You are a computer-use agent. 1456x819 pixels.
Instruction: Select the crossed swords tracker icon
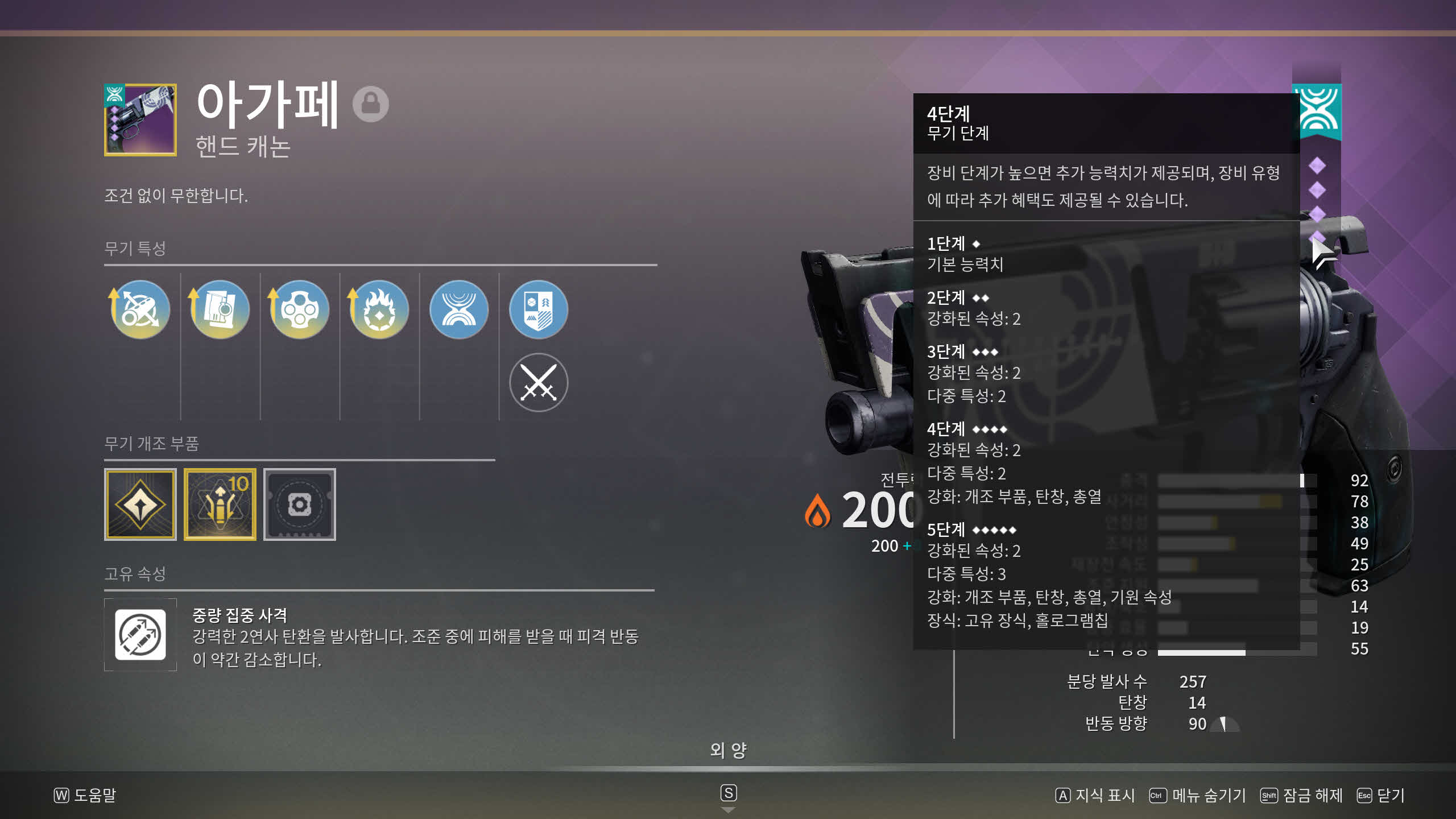tap(538, 382)
